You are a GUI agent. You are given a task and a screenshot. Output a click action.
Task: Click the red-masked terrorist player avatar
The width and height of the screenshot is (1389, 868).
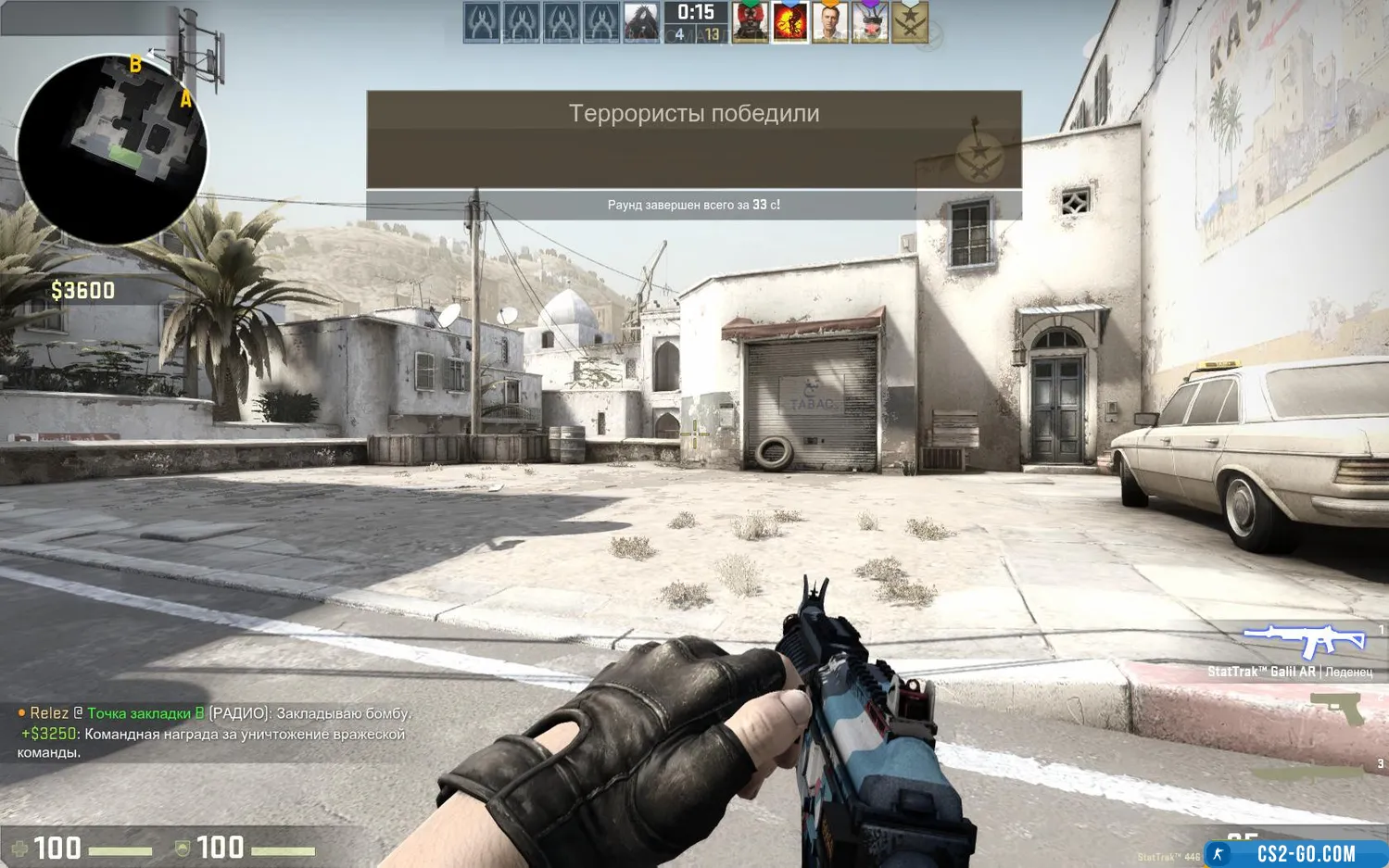click(x=750, y=22)
